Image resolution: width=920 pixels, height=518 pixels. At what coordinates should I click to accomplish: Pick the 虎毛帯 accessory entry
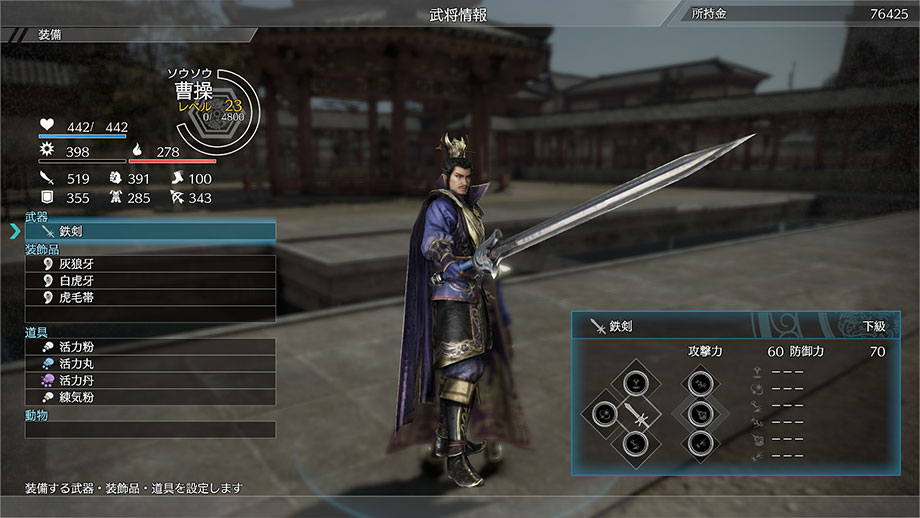pos(150,298)
